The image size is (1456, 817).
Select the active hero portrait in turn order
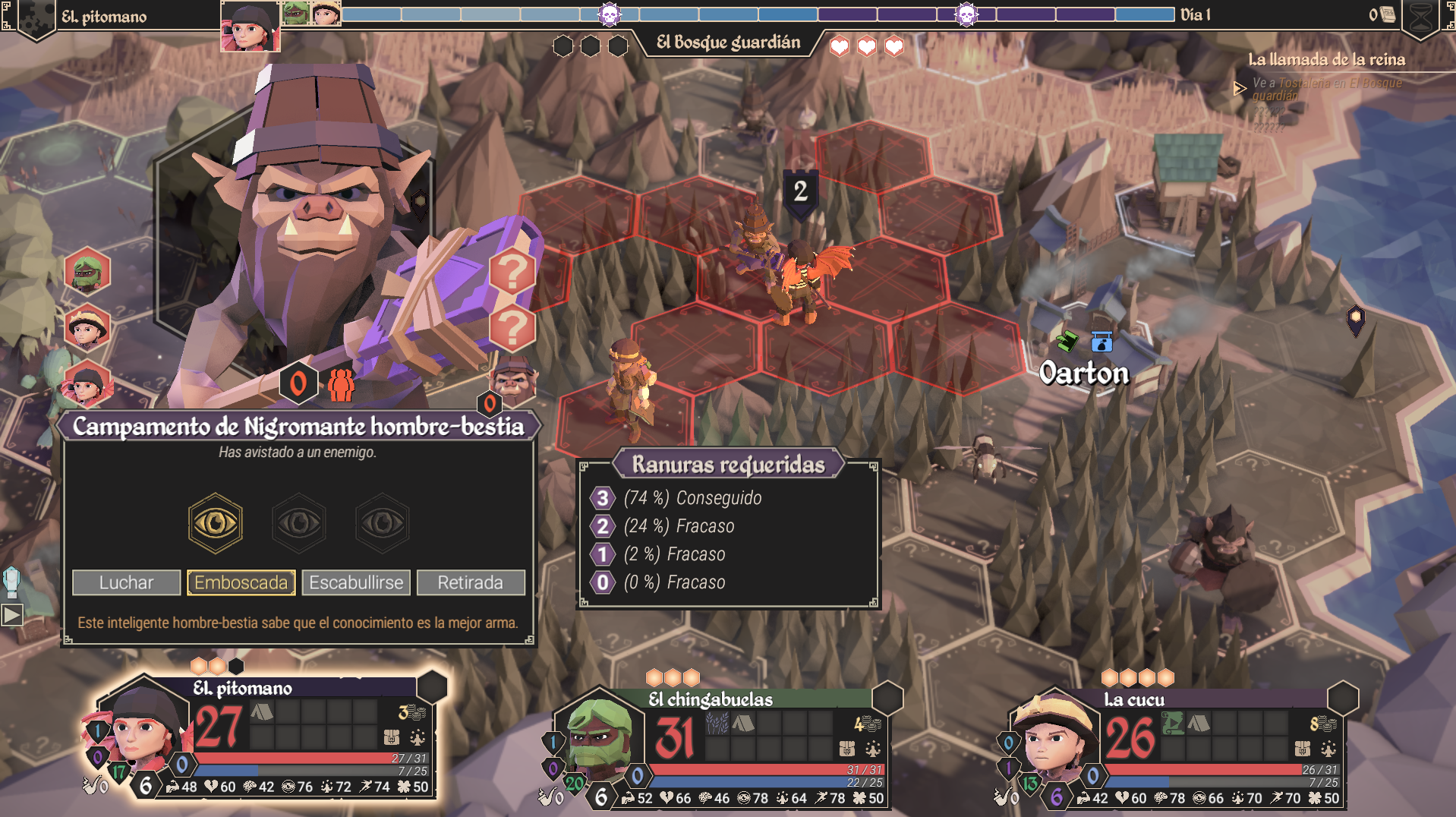[250, 27]
